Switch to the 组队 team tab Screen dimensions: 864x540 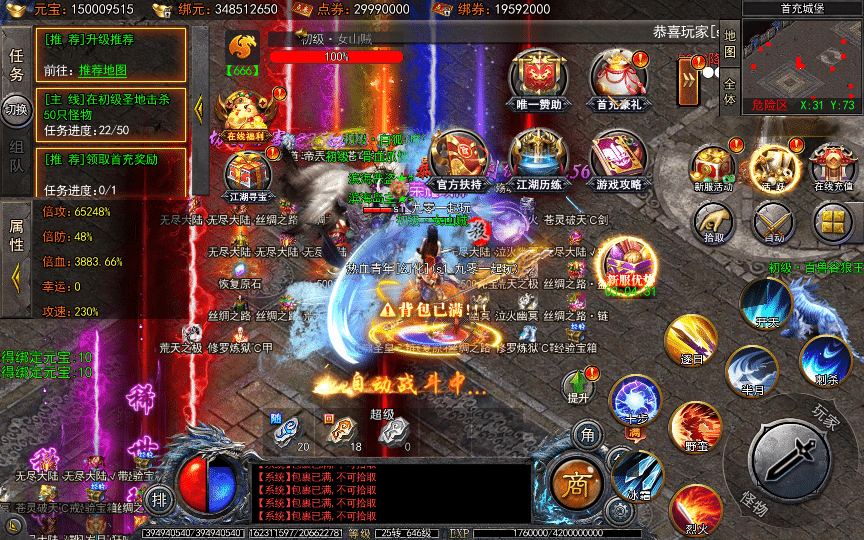pyautogui.click(x=17, y=157)
